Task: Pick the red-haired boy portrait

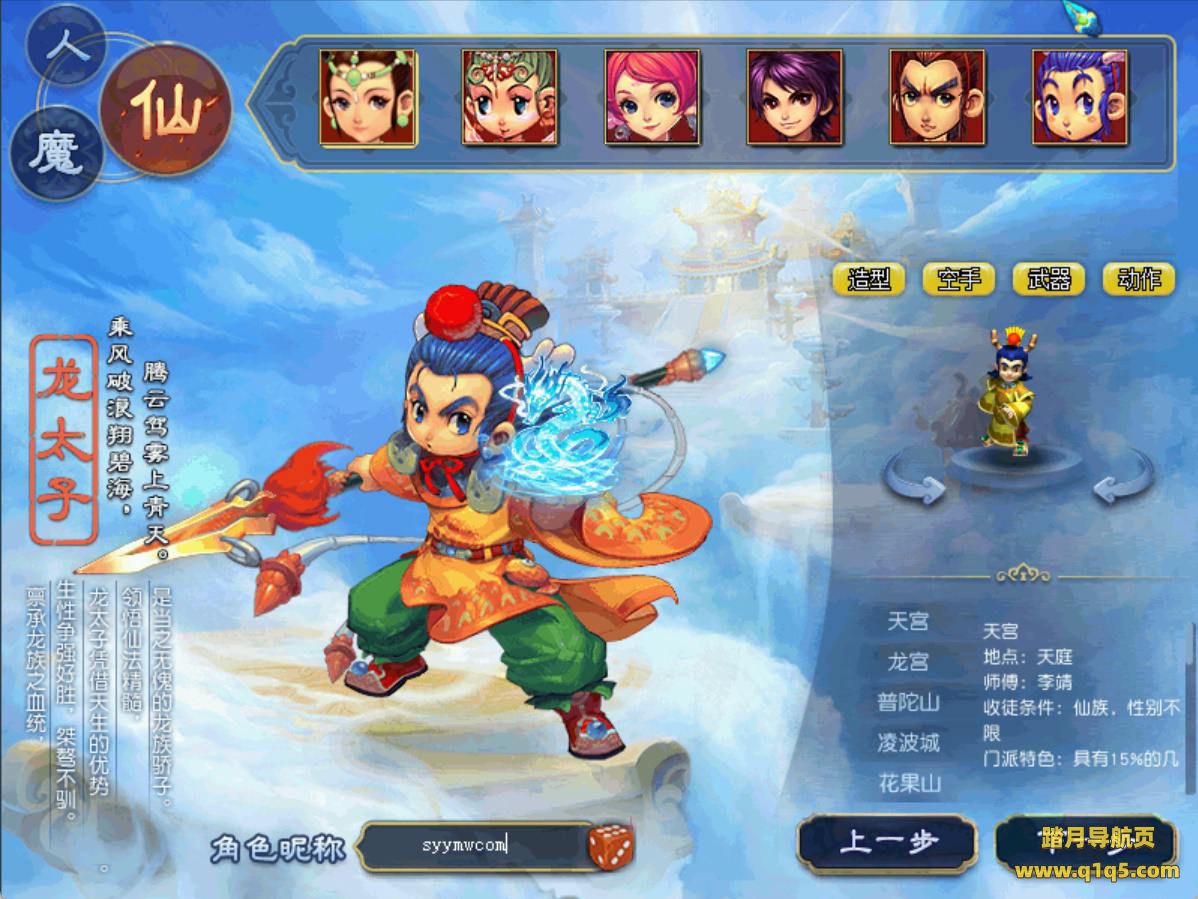Action: 937,97
